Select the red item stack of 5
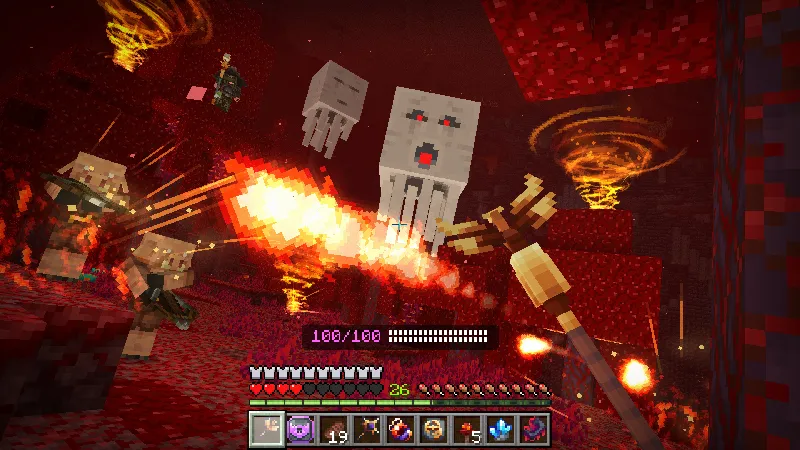Screen dimensions: 800x450 (467, 430)
